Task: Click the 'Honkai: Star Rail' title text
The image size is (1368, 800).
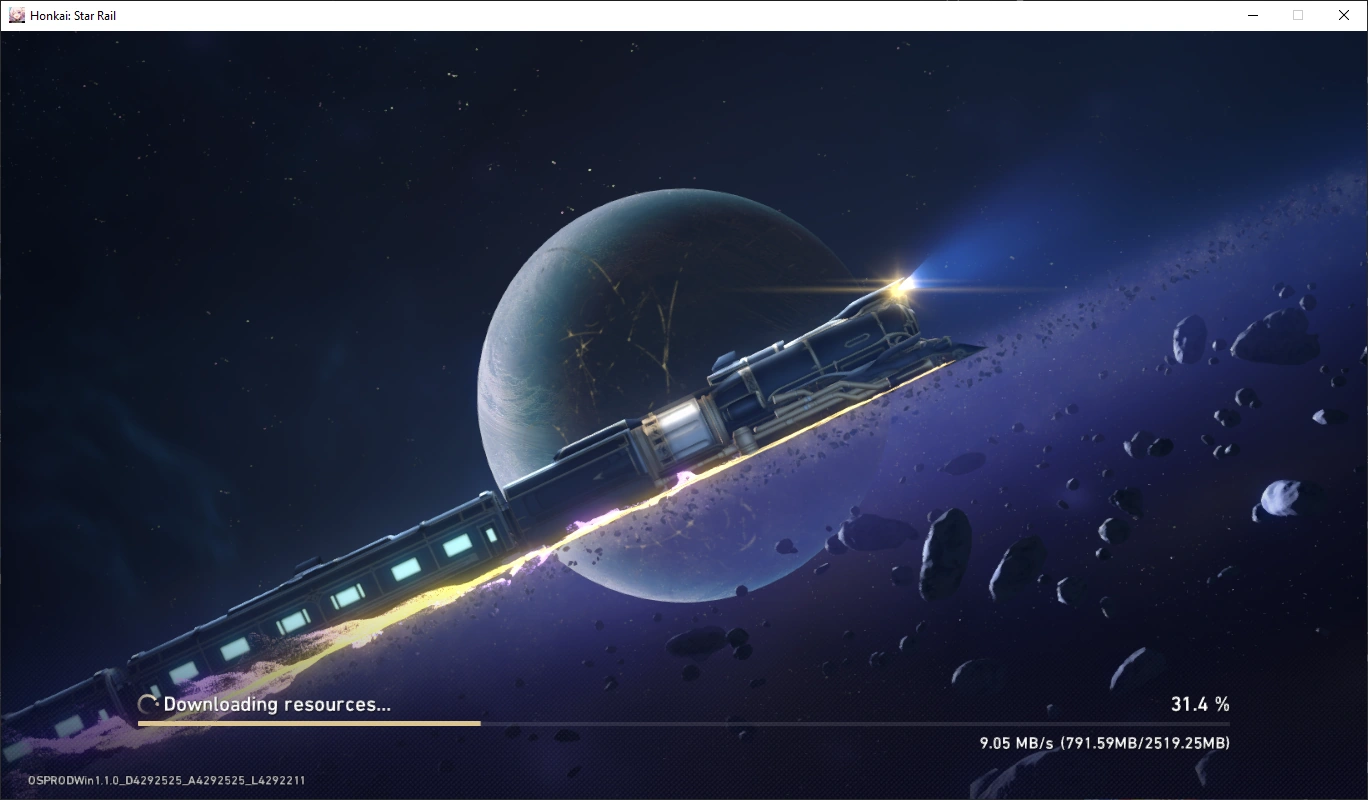Action: (72, 15)
